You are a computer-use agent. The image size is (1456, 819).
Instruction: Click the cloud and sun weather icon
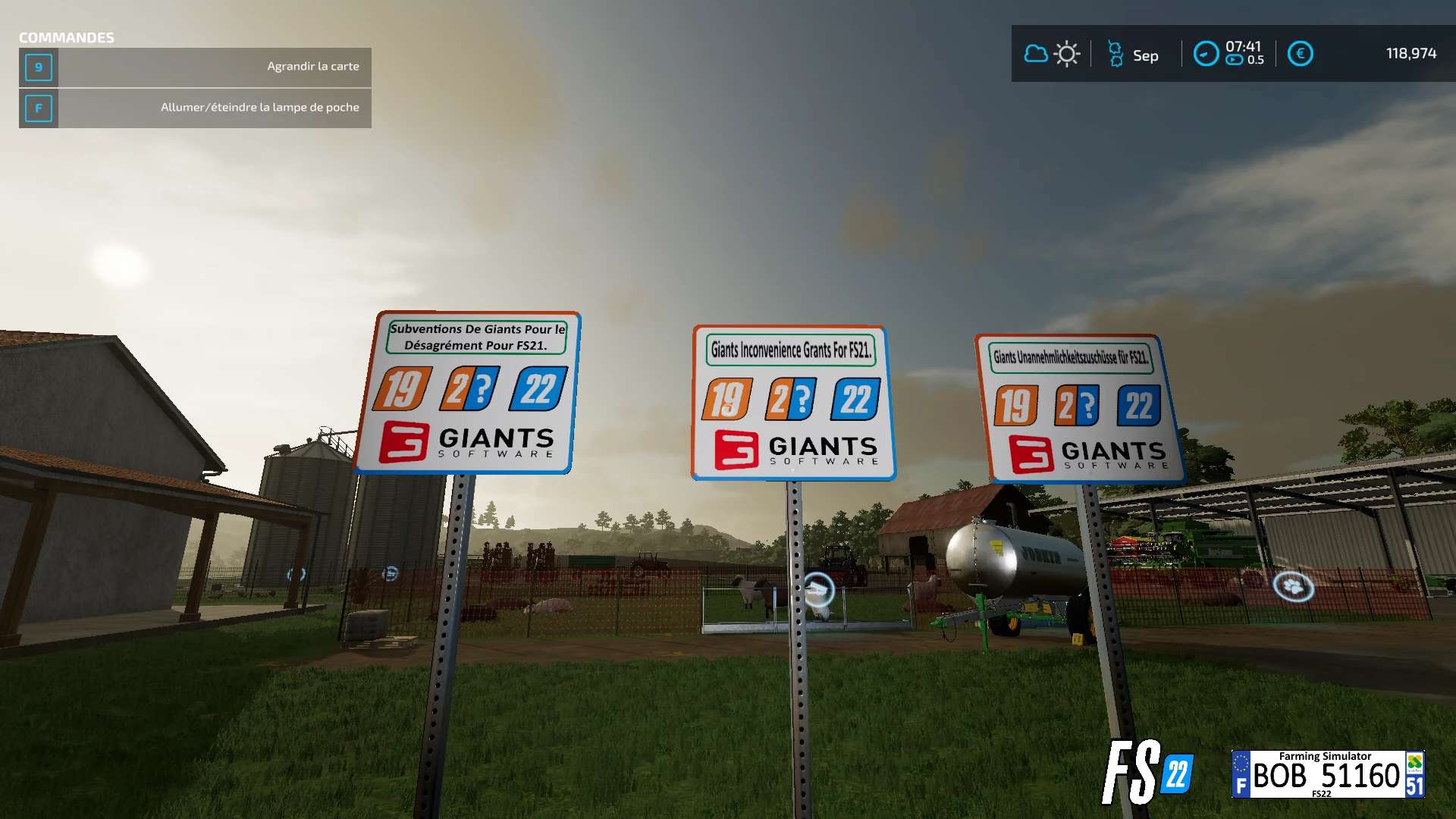click(x=1051, y=54)
